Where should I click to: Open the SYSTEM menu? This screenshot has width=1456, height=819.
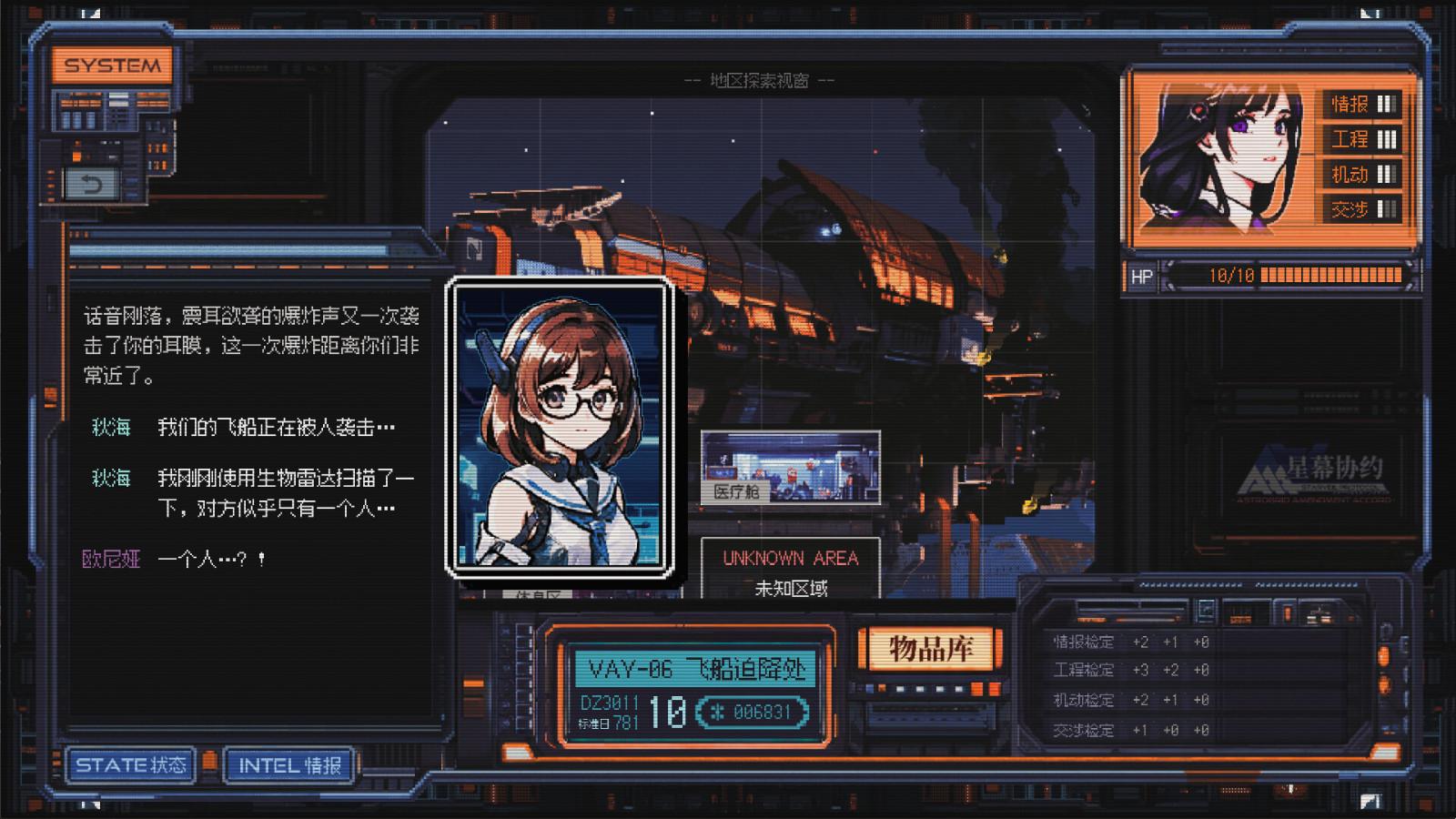pyautogui.click(x=112, y=66)
